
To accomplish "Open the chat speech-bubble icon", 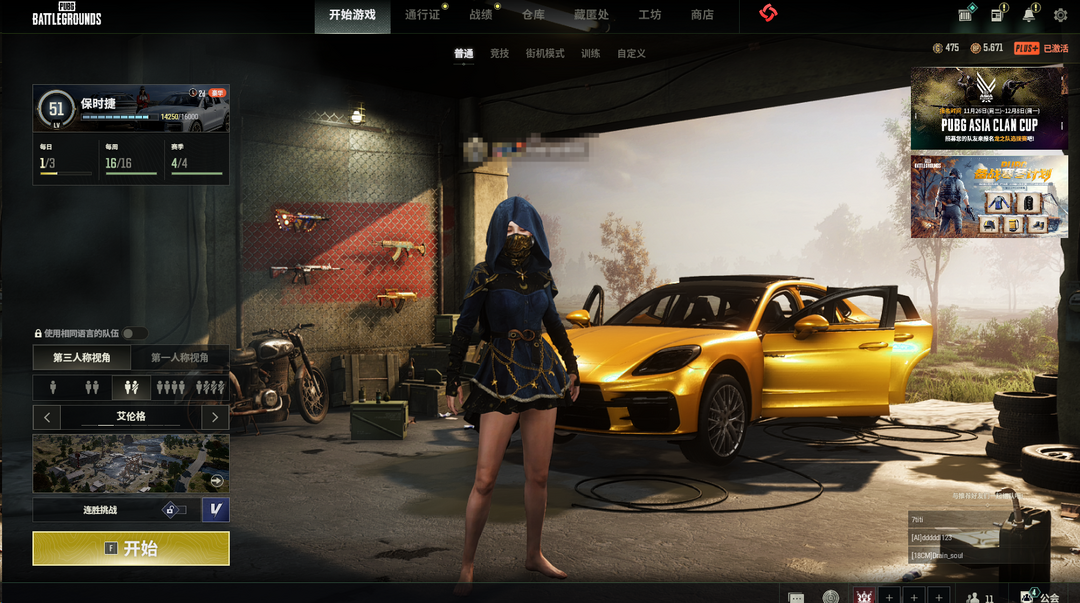I will click(x=796, y=597).
